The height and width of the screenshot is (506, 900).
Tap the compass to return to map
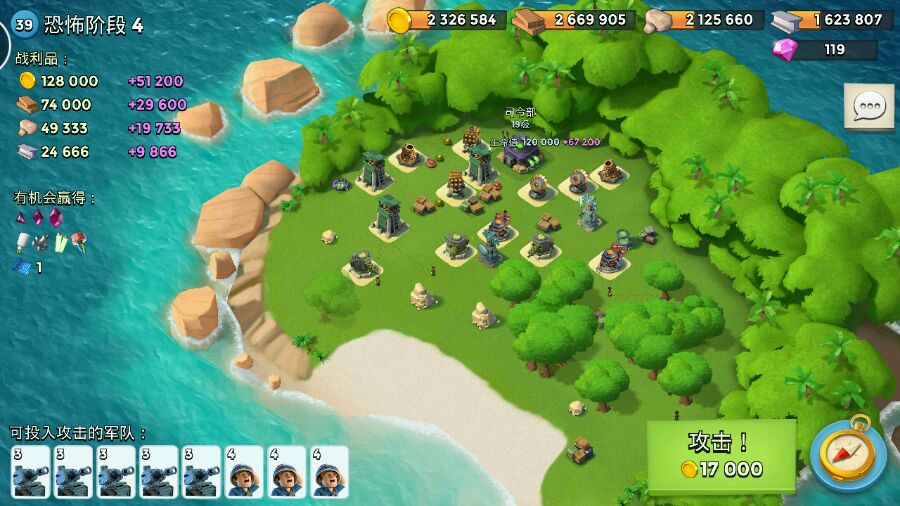pos(848,455)
